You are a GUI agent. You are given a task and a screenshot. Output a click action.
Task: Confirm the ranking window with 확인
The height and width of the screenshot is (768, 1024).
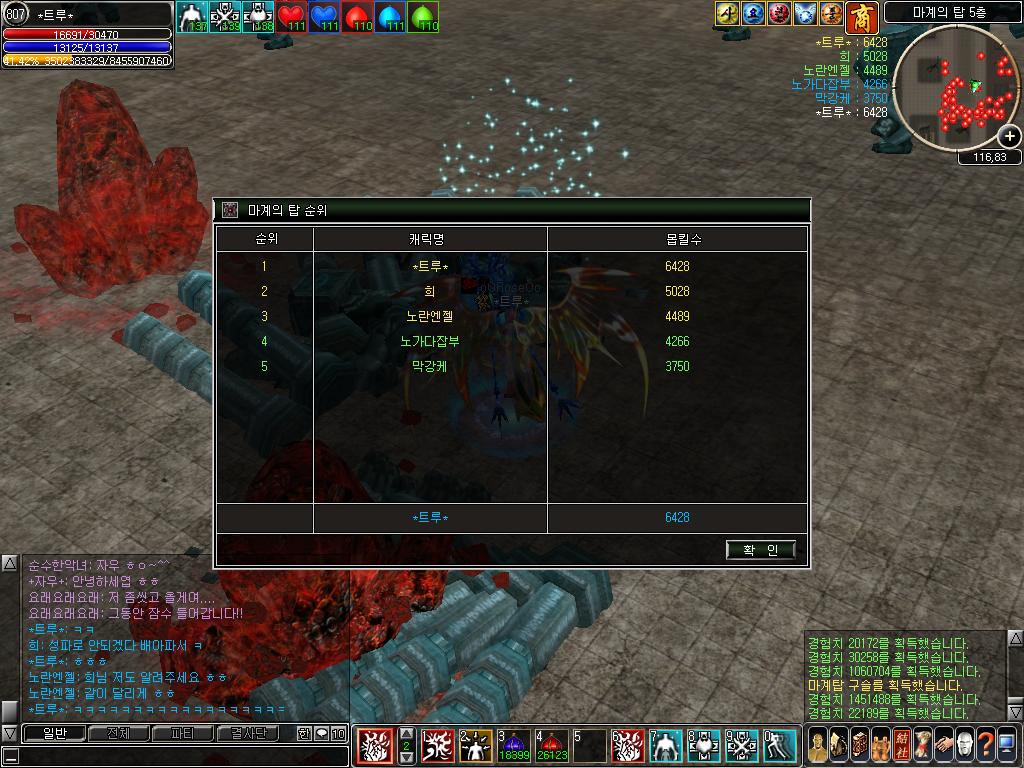(x=761, y=549)
